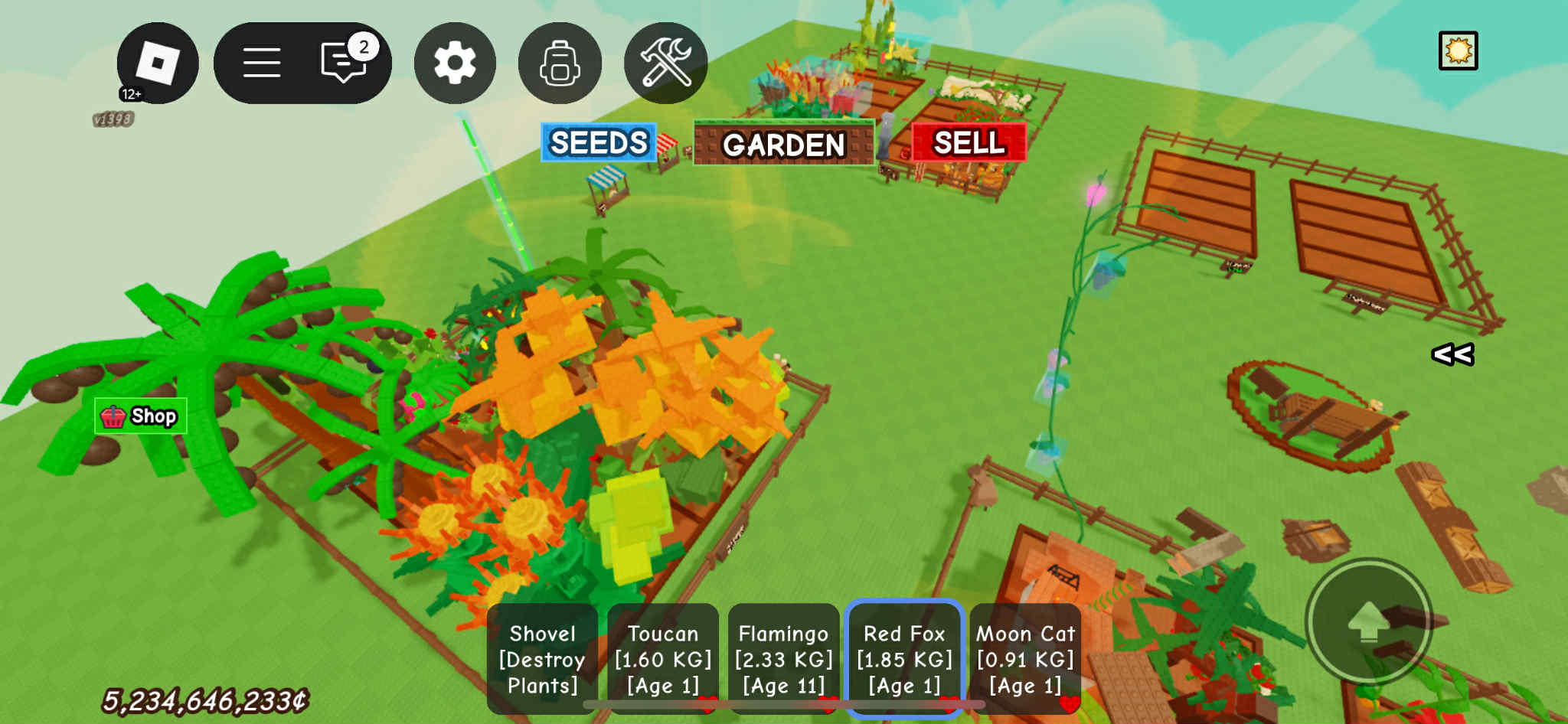Open the Roblox main menu logo
The image size is (1568, 724).
(x=158, y=63)
